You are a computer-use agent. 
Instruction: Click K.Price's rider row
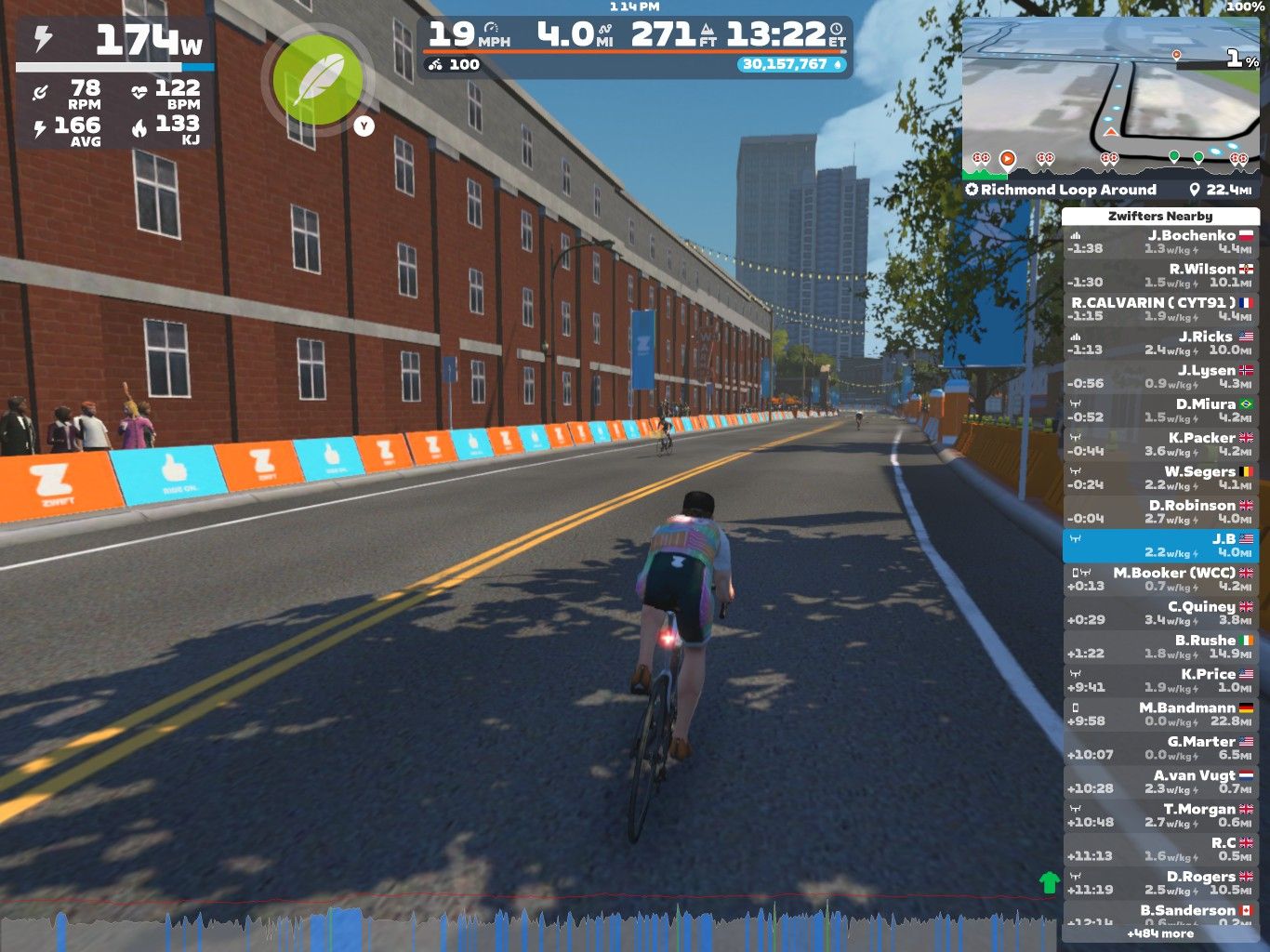click(x=1160, y=681)
